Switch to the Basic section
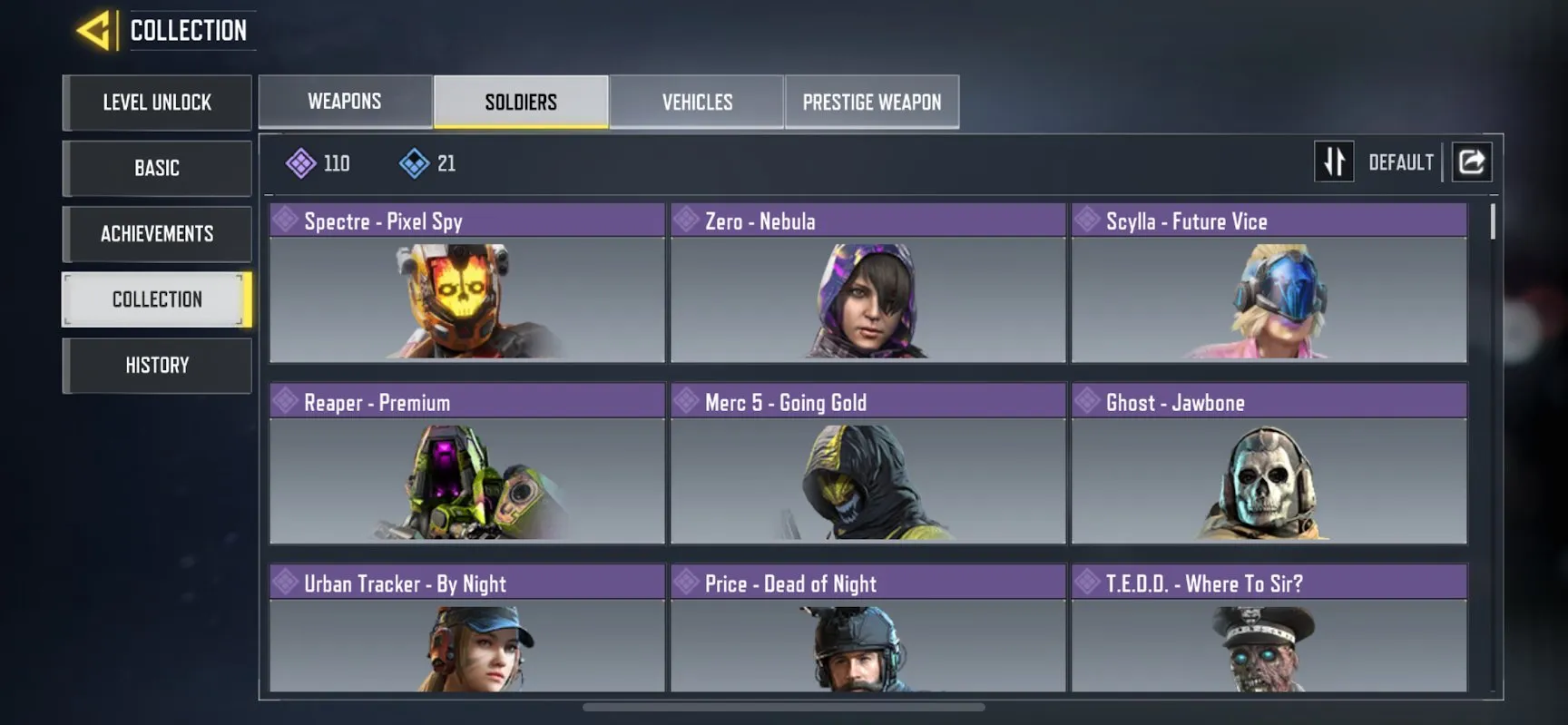Viewport: 1568px width, 725px height. point(156,168)
